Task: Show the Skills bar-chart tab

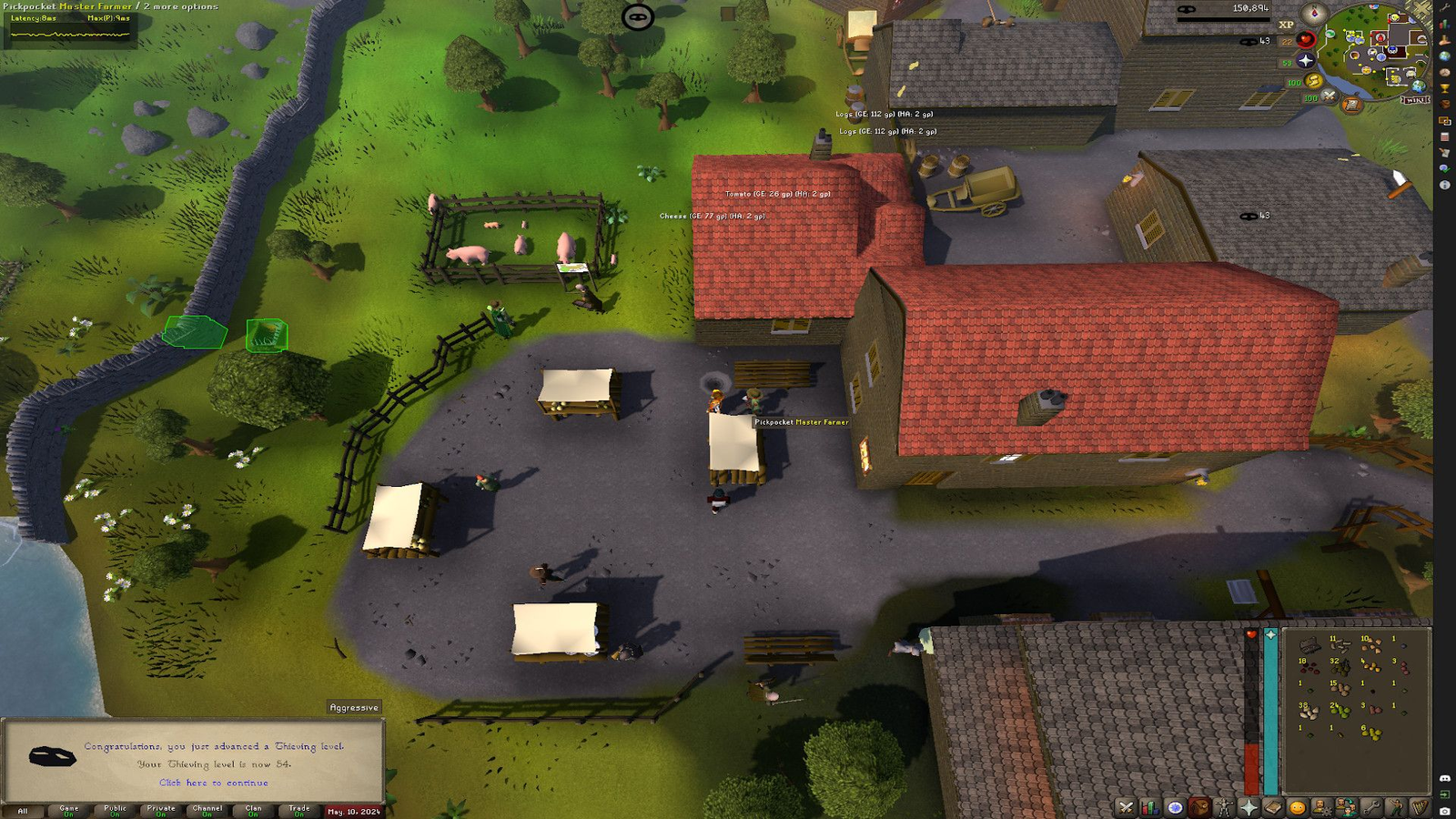Action: point(1150,807)
